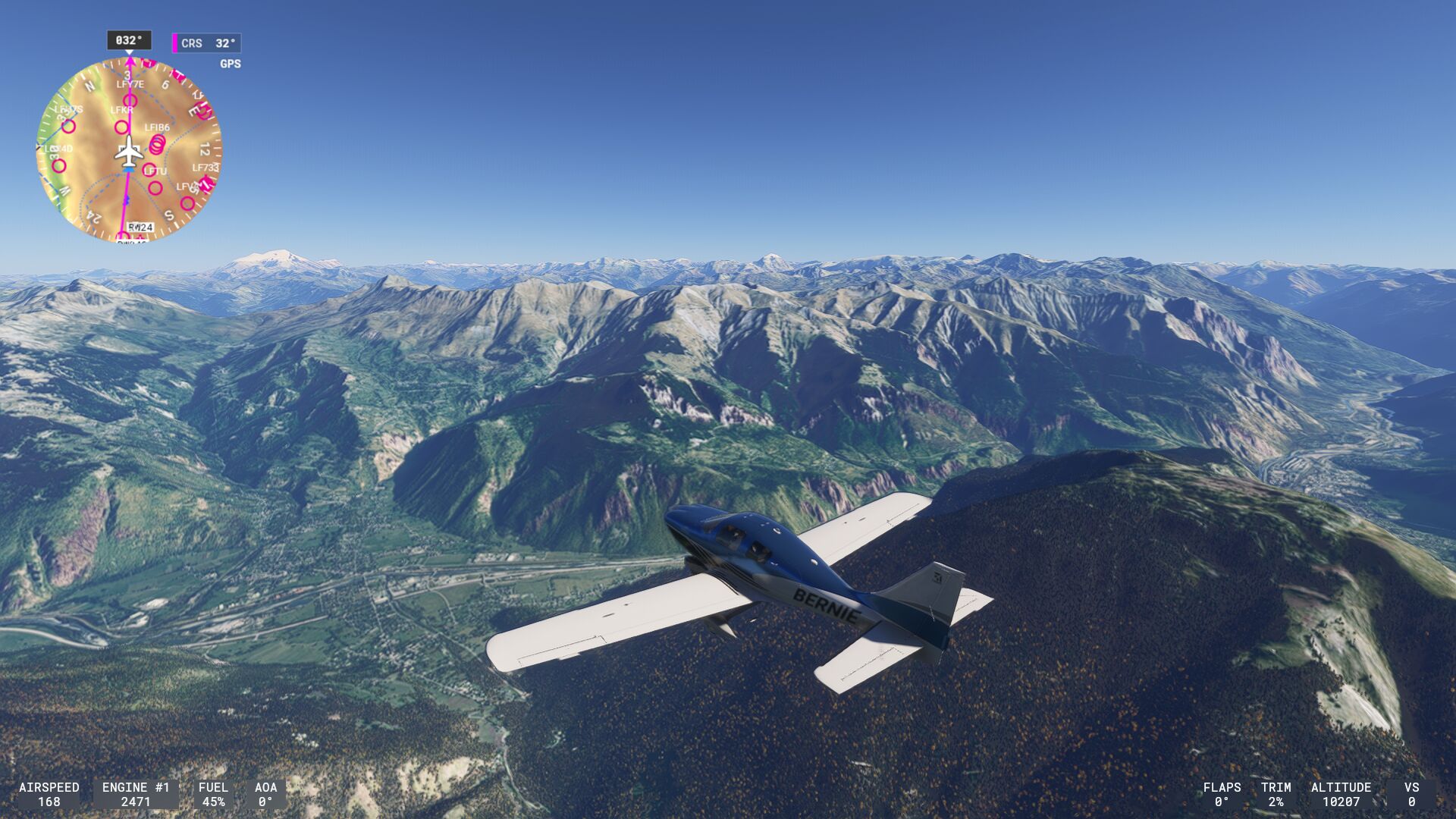Click the LFY7E waypoint marker
The image size is (1456, 819).
[x=130, y=100]
